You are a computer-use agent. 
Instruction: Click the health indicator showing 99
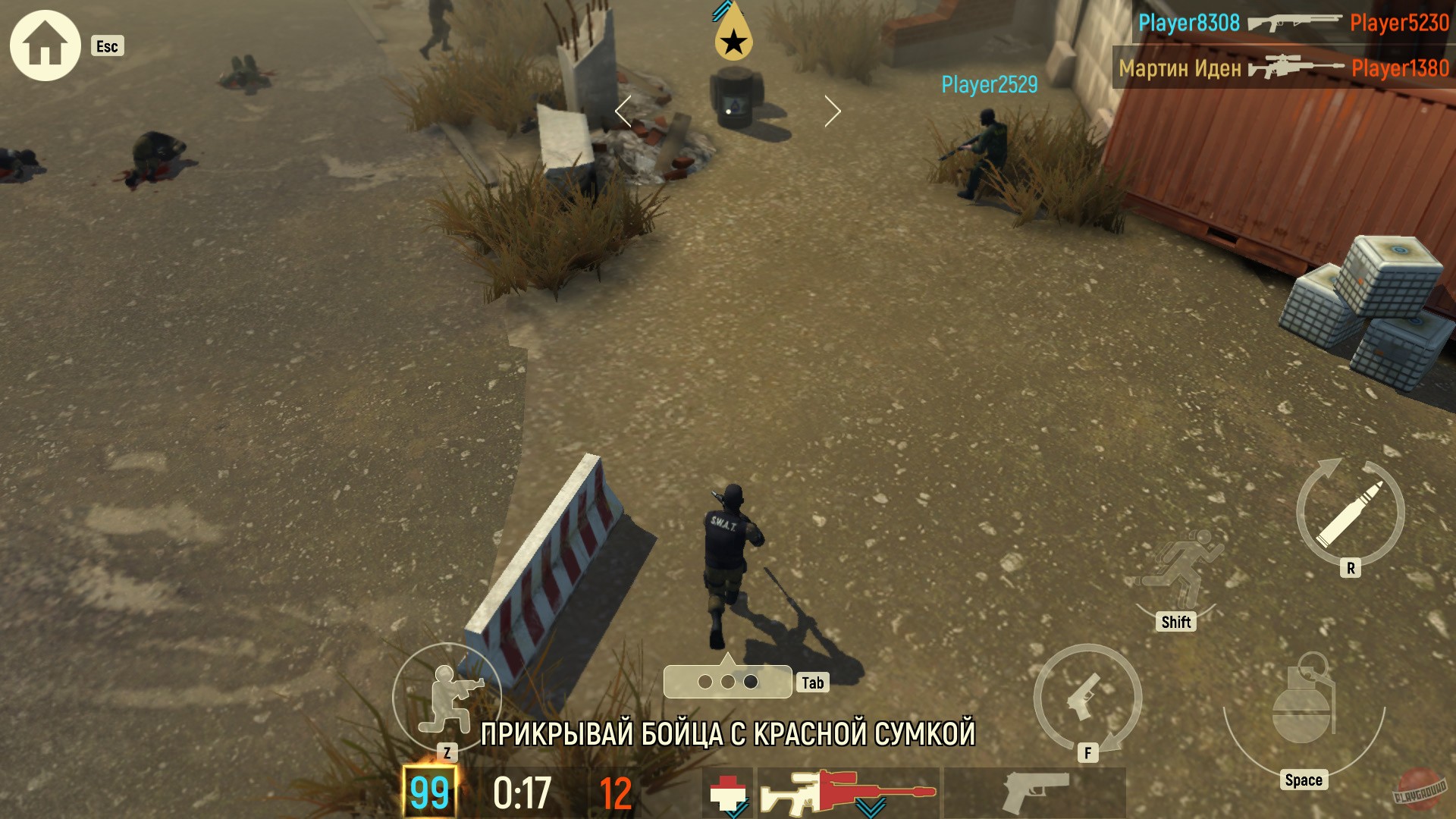point(430,790)
